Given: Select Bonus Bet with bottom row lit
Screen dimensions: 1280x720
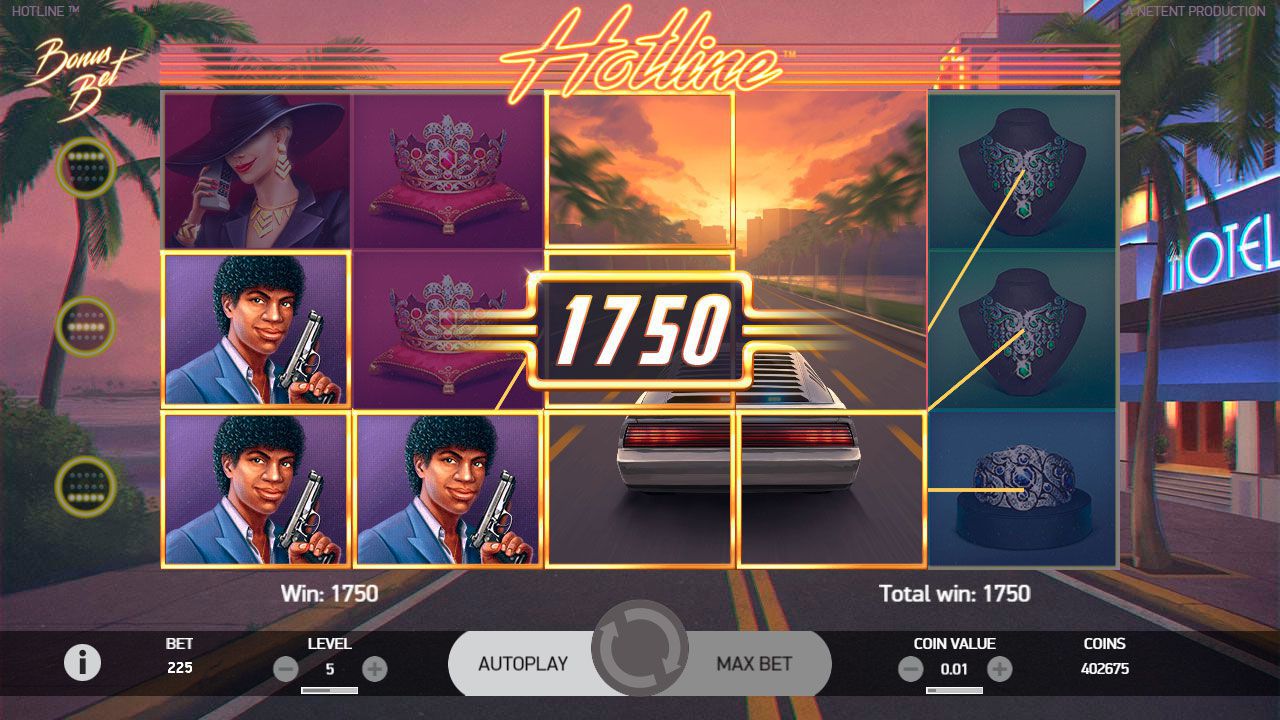Looking at the screenshot, I should (x=86, y=486).
